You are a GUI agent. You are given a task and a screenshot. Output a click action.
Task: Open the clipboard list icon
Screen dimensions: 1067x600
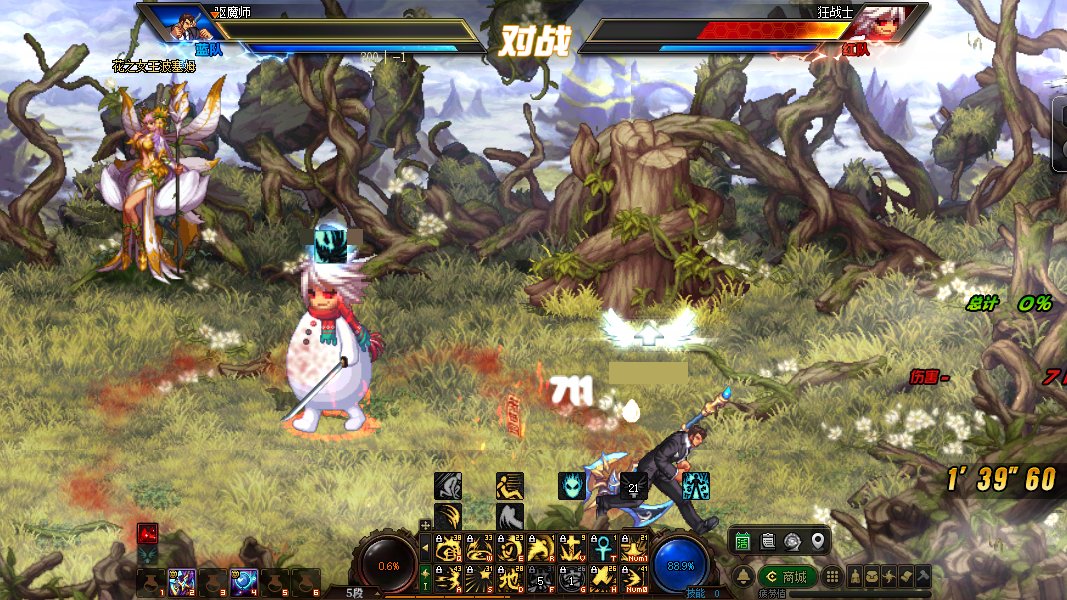point(768,541)
